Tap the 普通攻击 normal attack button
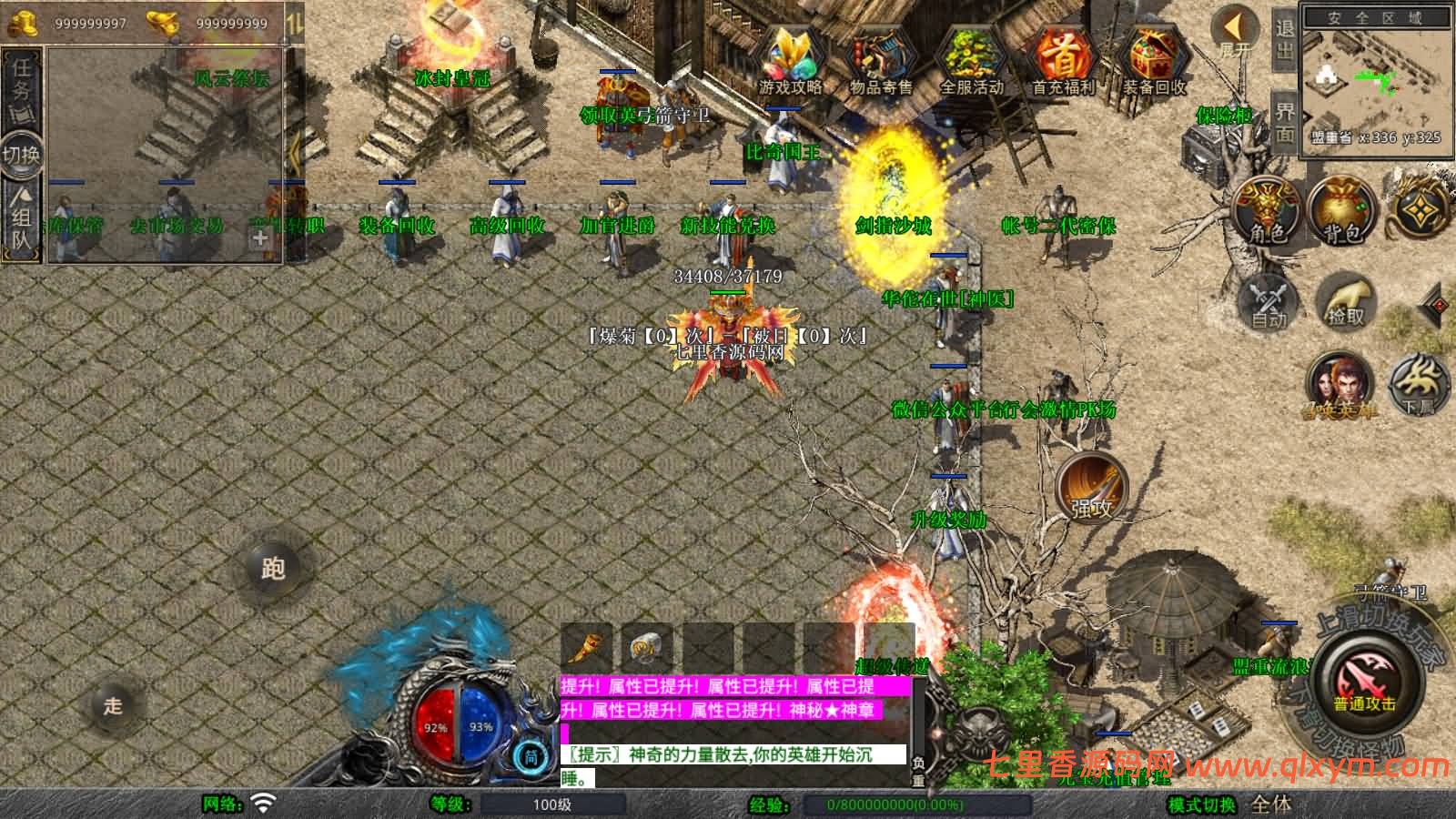The width and height of the screenshot is (1456, 819). 1364,684
